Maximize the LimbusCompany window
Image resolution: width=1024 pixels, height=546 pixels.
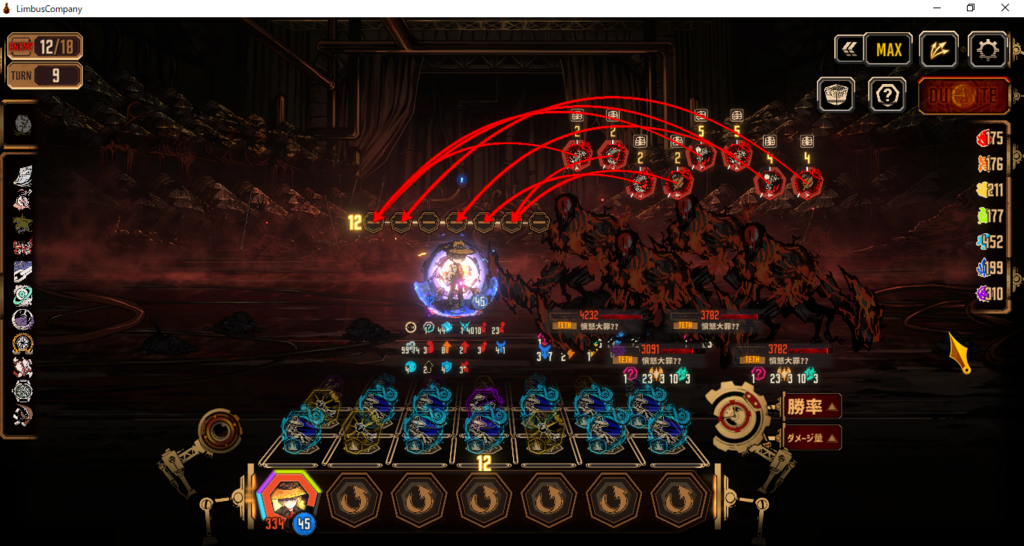pyautogui.click(x=969, y=9)
